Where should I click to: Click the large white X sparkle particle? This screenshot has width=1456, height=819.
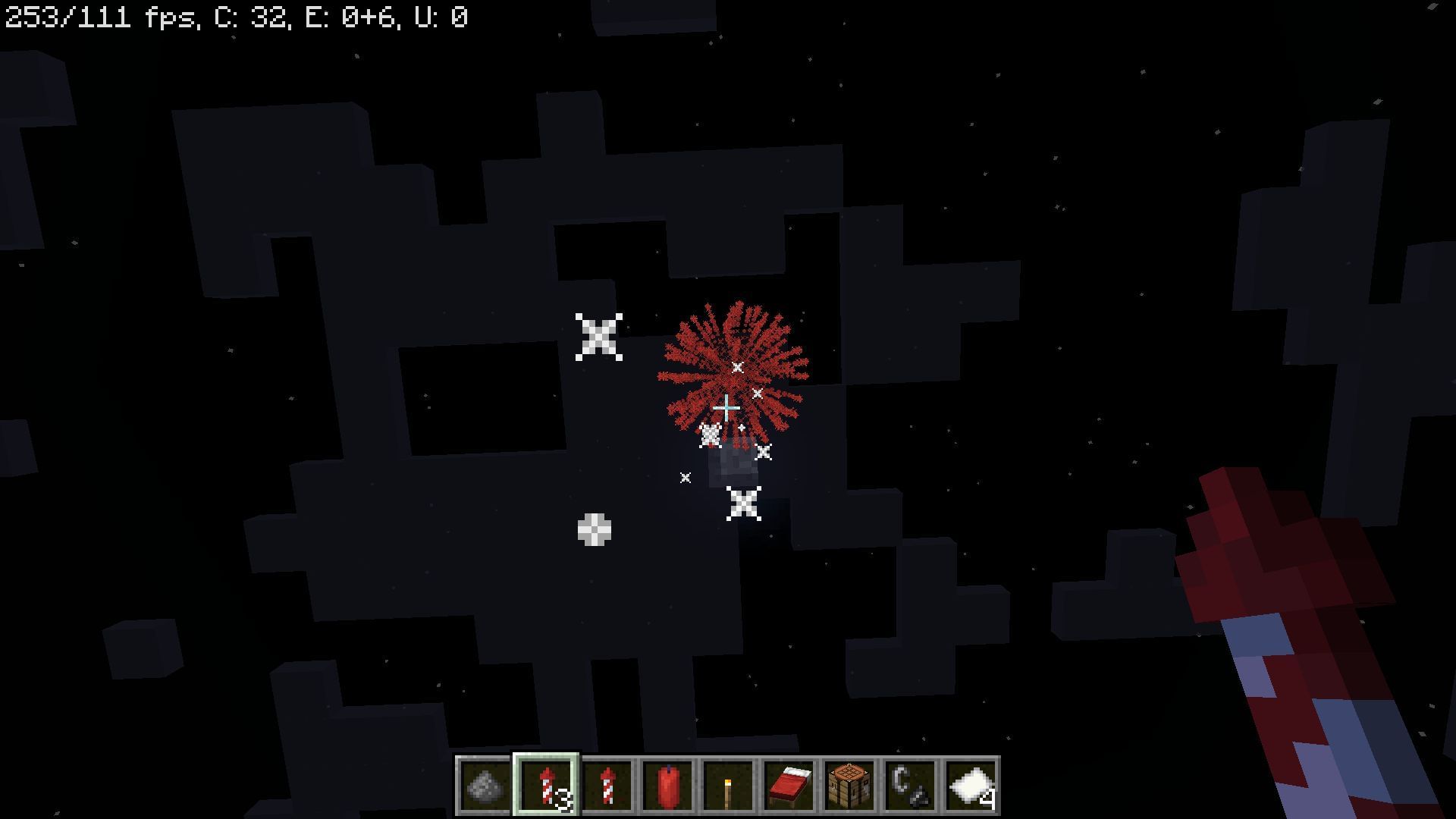[x=598, y=336]
